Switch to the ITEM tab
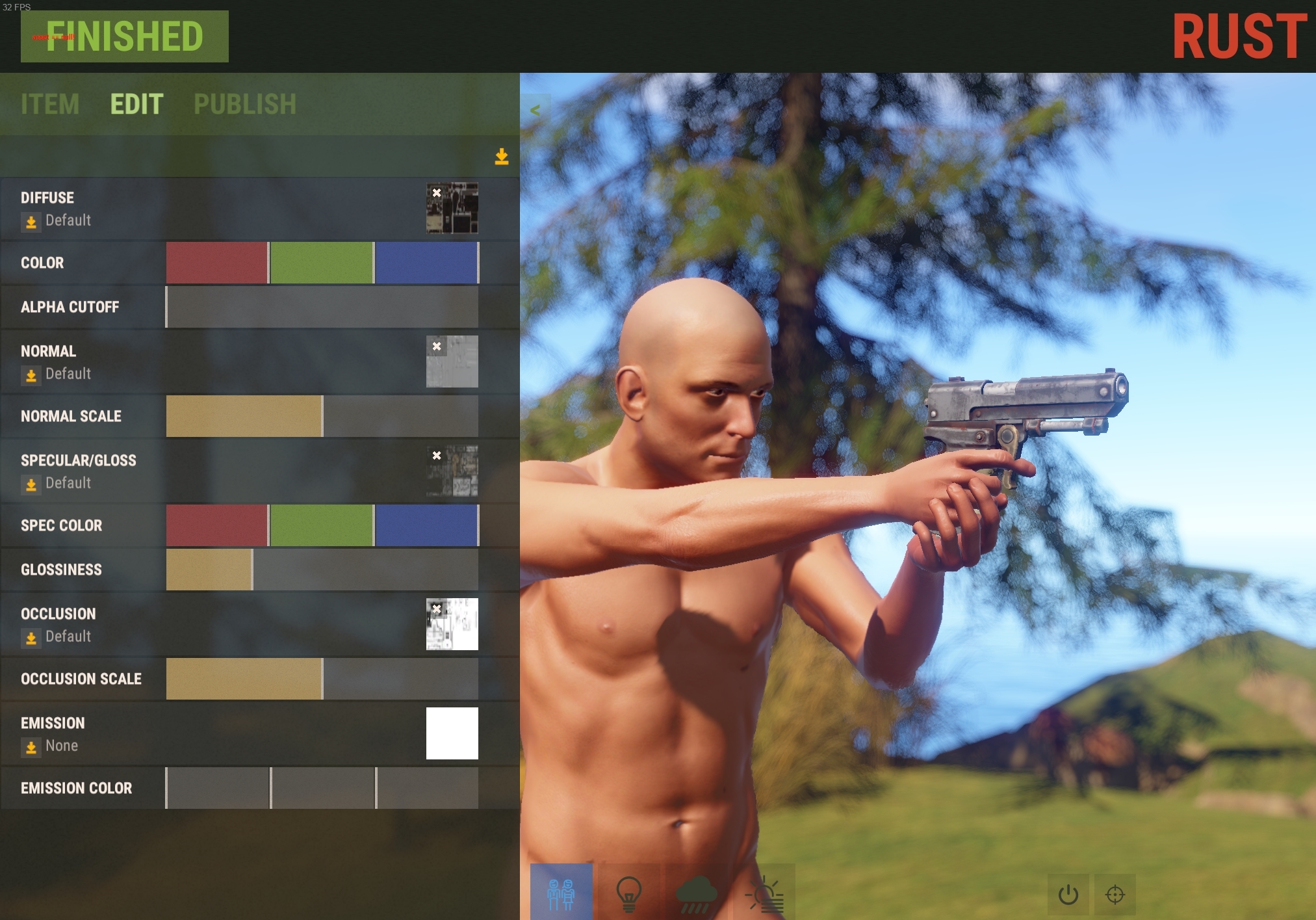The image size is (1316, 920). coord(50,104)
